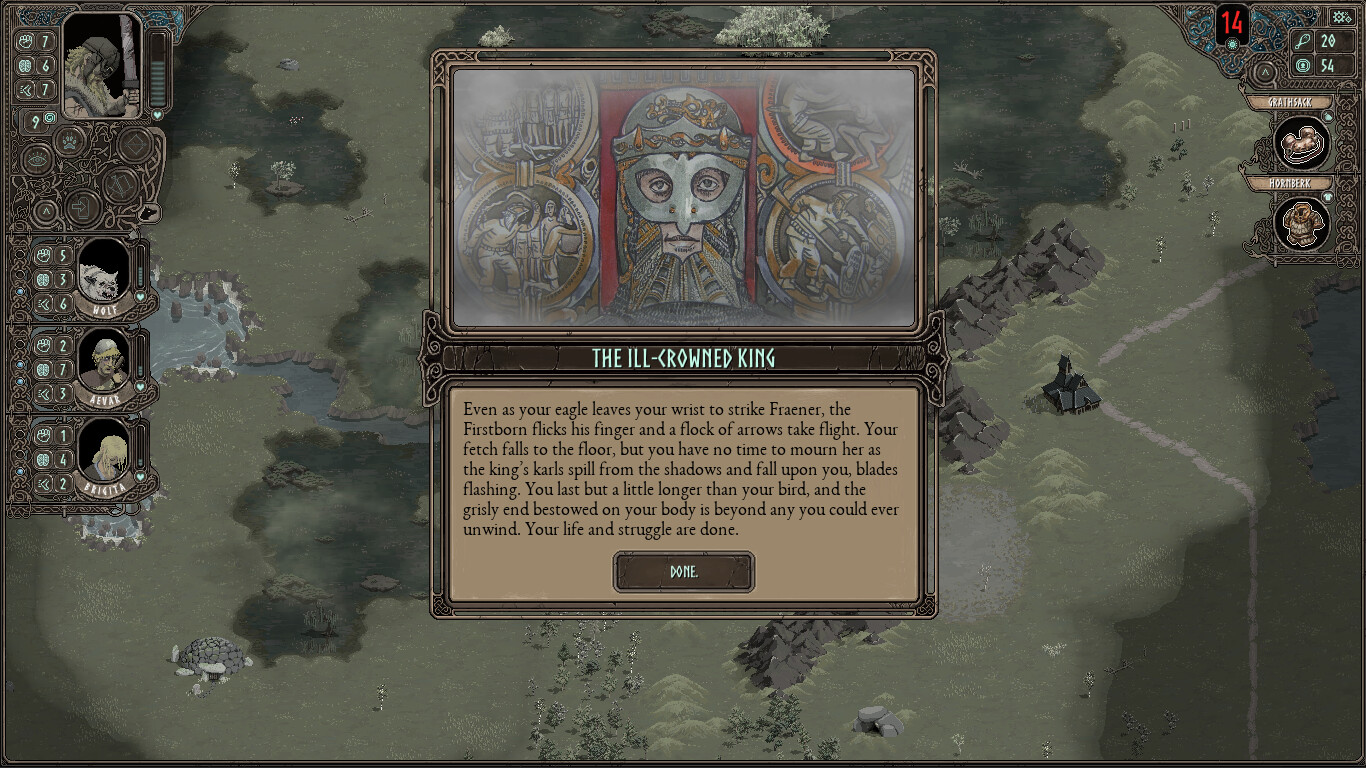Open the settings gear menu

click(1341, 16)
